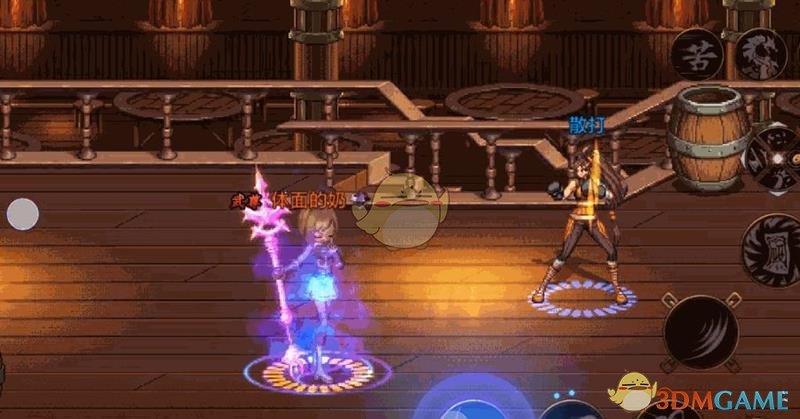Activate the glowing cross-slash skill icon

coord(775,159)
